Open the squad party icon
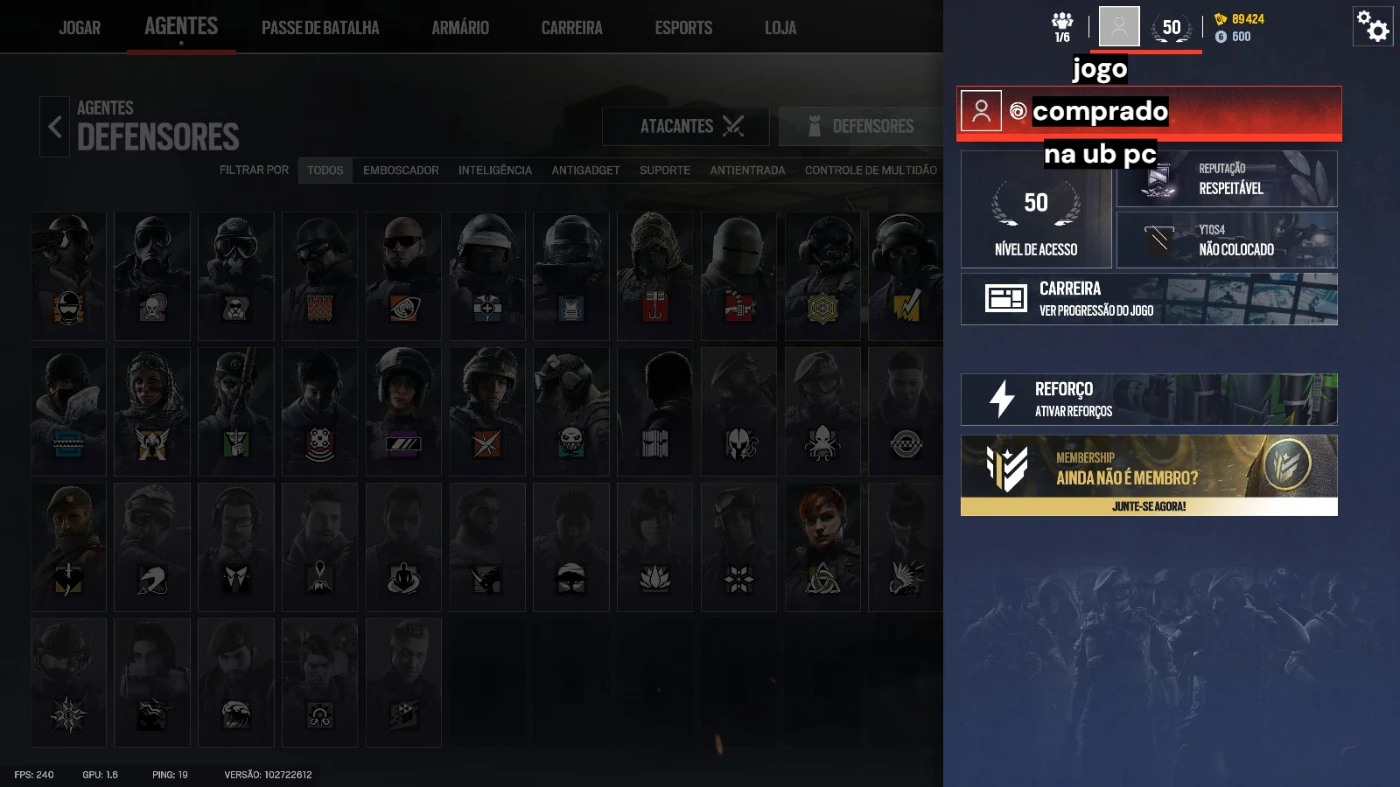 point(1062,26)
